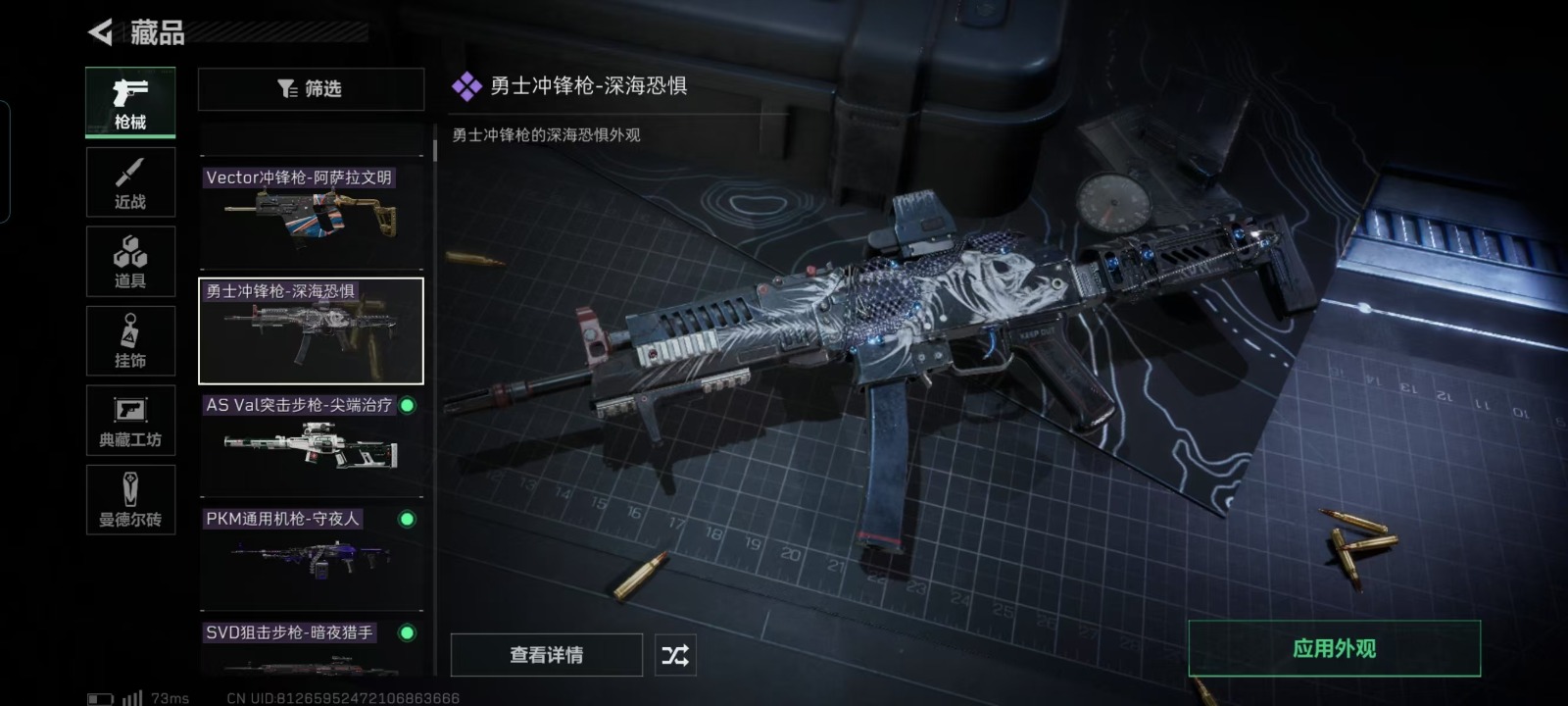Click the 查看详情 view details button
This screenshot has height=706, width=1568.
(x=546, y=655)
